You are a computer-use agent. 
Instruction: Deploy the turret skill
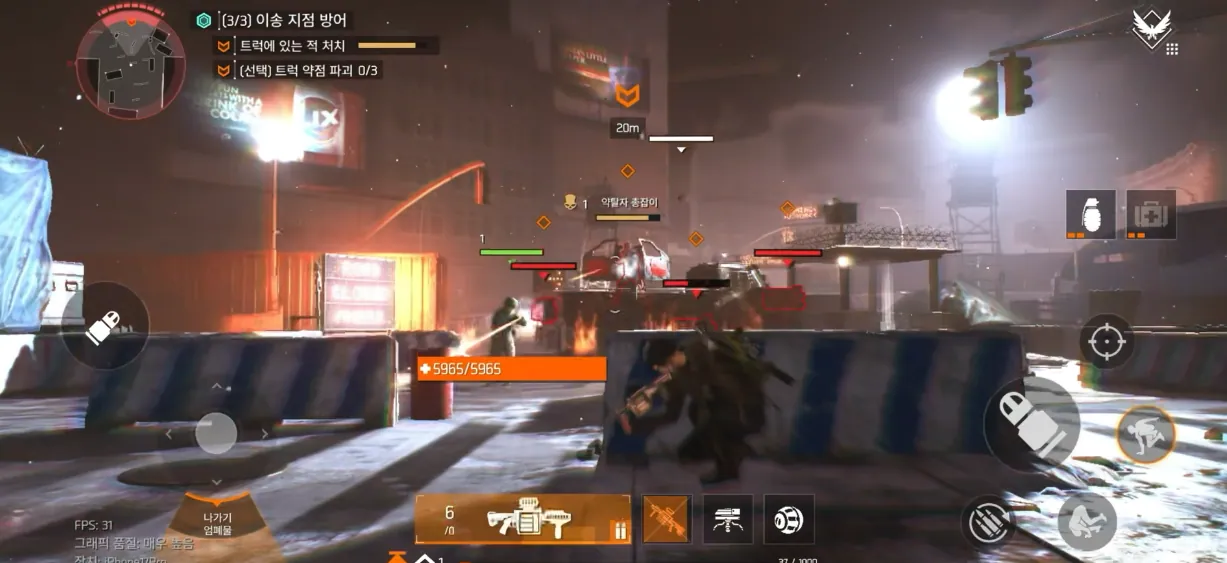pyautogui.click(x=728, y=520)
